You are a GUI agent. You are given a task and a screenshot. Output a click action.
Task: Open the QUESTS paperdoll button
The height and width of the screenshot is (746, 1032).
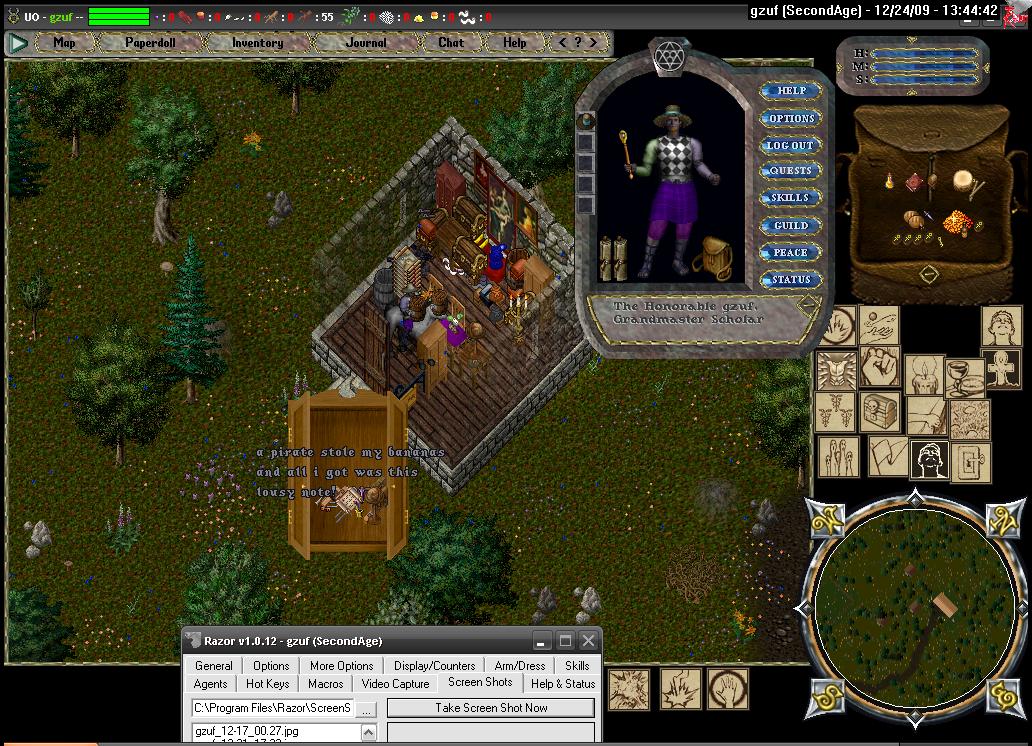point(790,171)
